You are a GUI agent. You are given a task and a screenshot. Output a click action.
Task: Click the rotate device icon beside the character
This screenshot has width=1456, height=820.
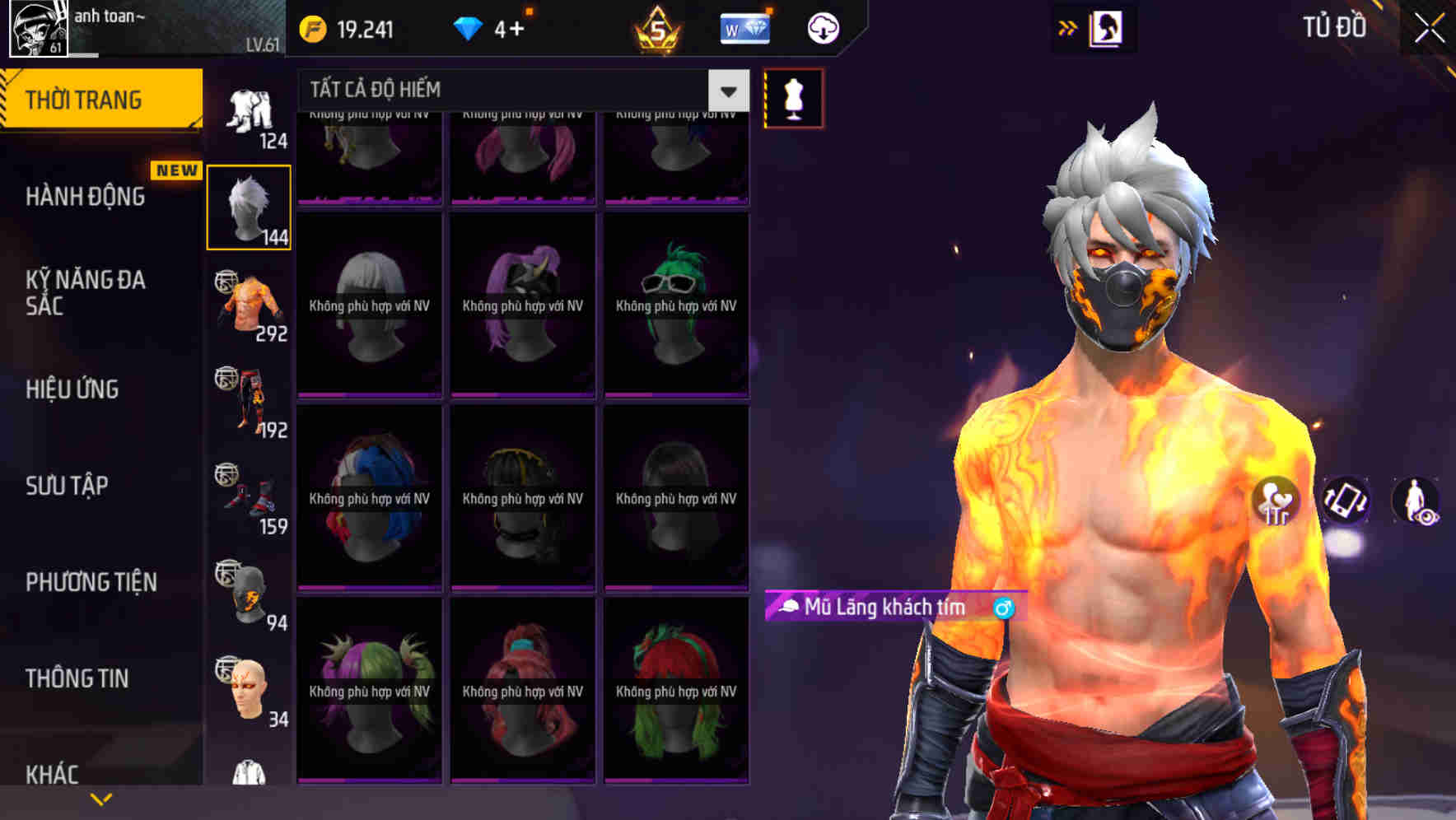[x=1347, y=501]
